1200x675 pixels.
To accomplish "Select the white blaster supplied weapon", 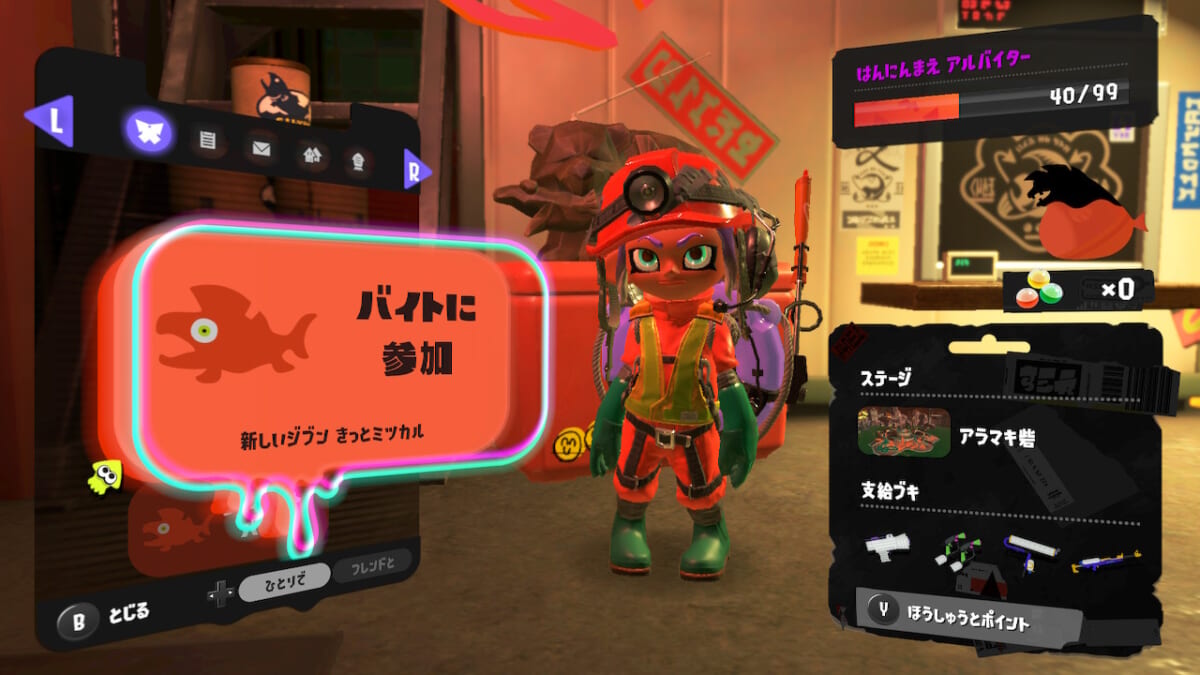I will 887,545.
